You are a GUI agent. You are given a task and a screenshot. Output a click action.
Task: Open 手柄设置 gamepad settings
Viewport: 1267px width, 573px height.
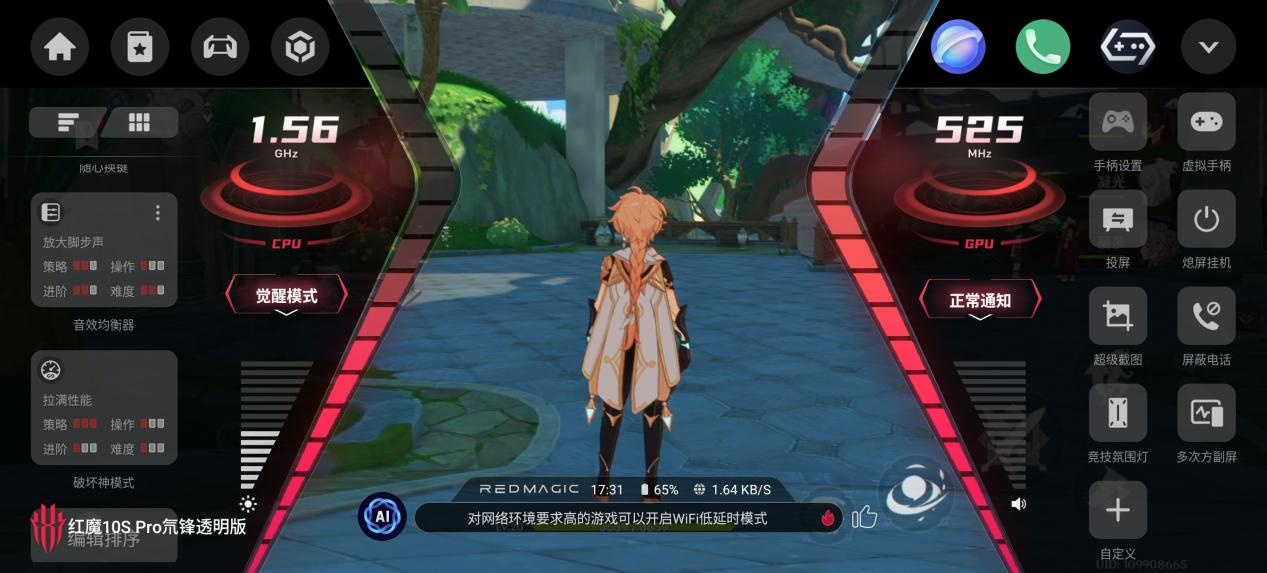click(x=1117, y=123)
